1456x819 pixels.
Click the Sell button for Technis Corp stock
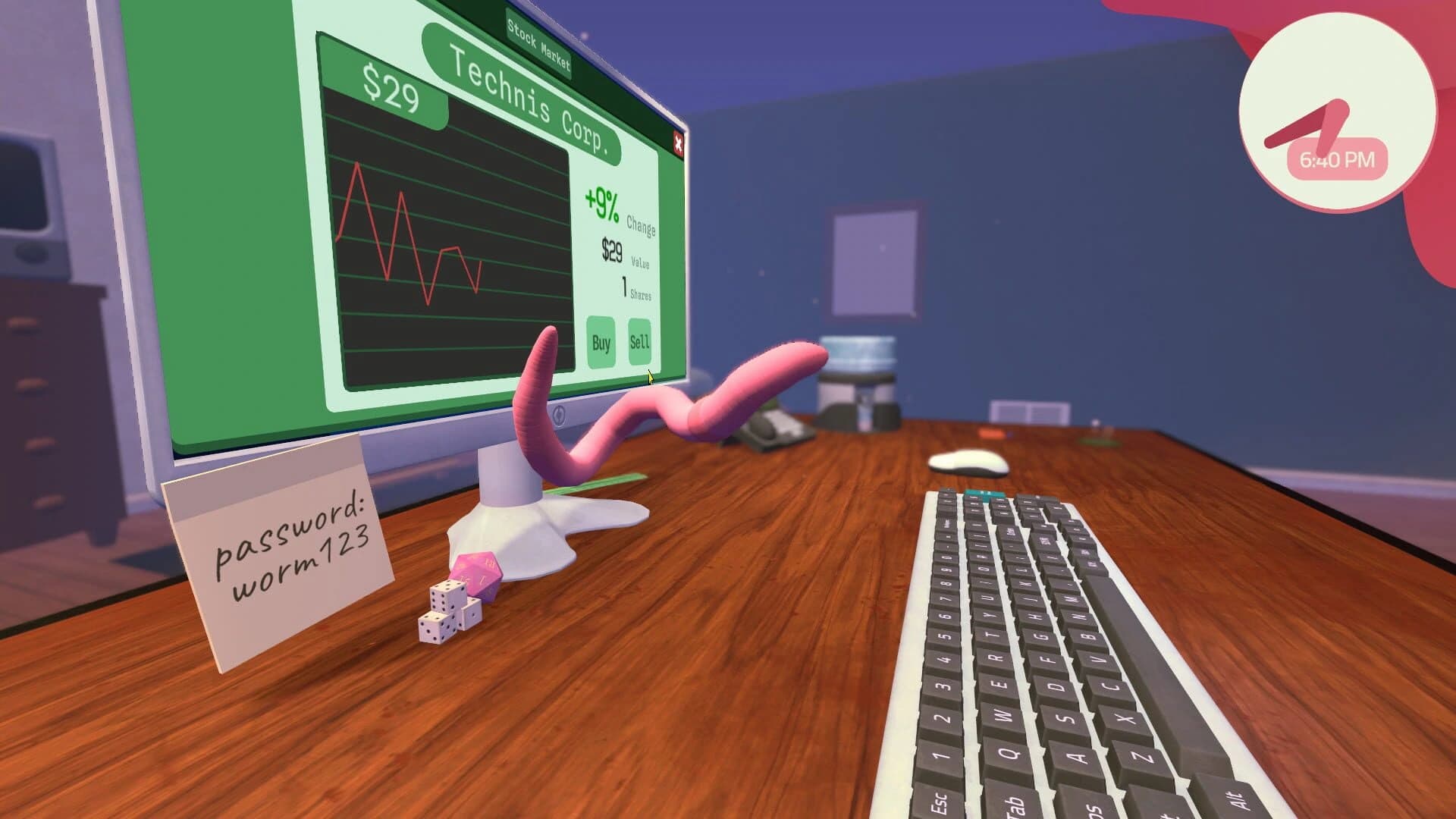click(x=639, y=343)
